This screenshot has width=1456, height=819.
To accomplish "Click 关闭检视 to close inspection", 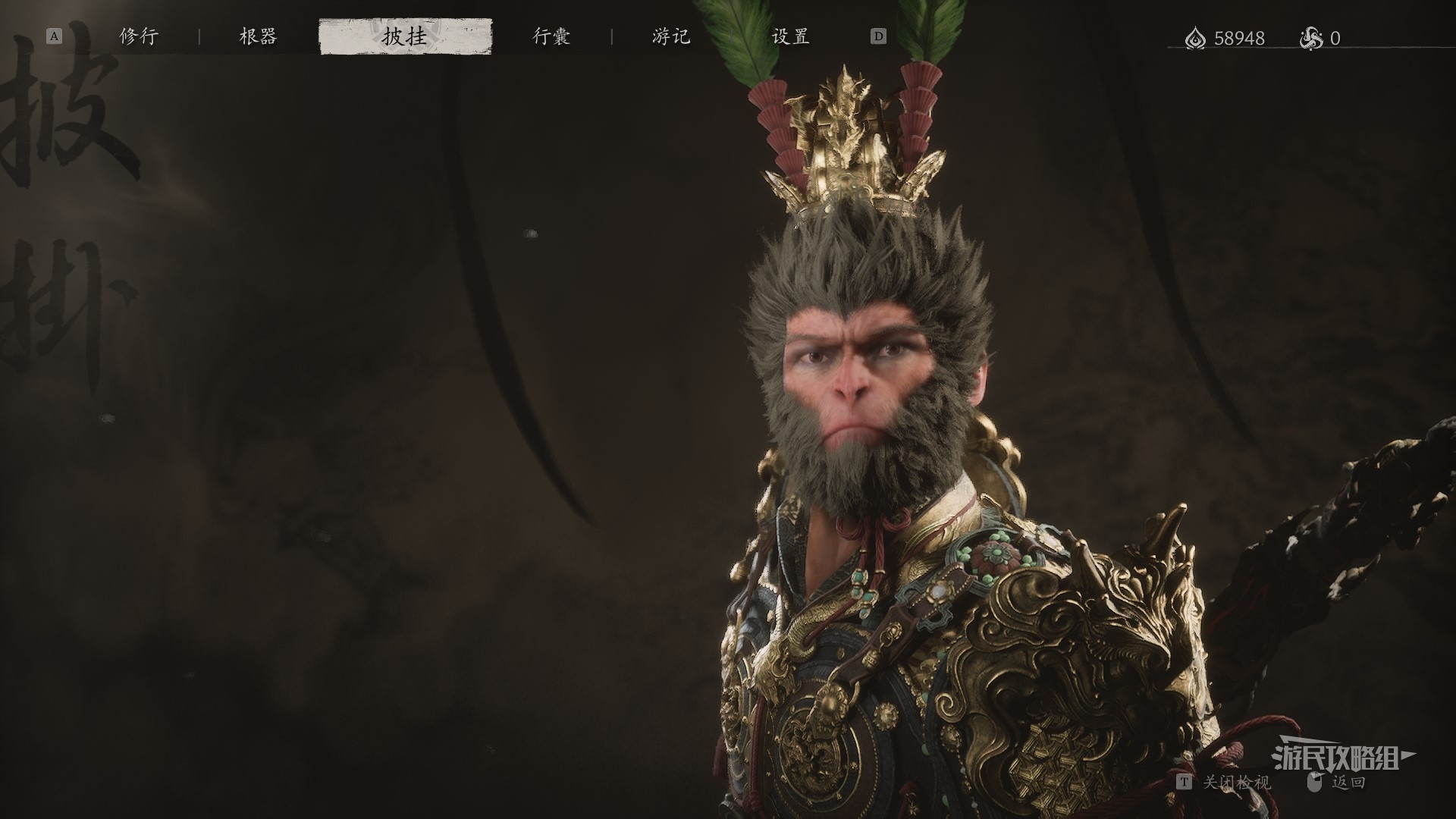I will coord(1235,782).
